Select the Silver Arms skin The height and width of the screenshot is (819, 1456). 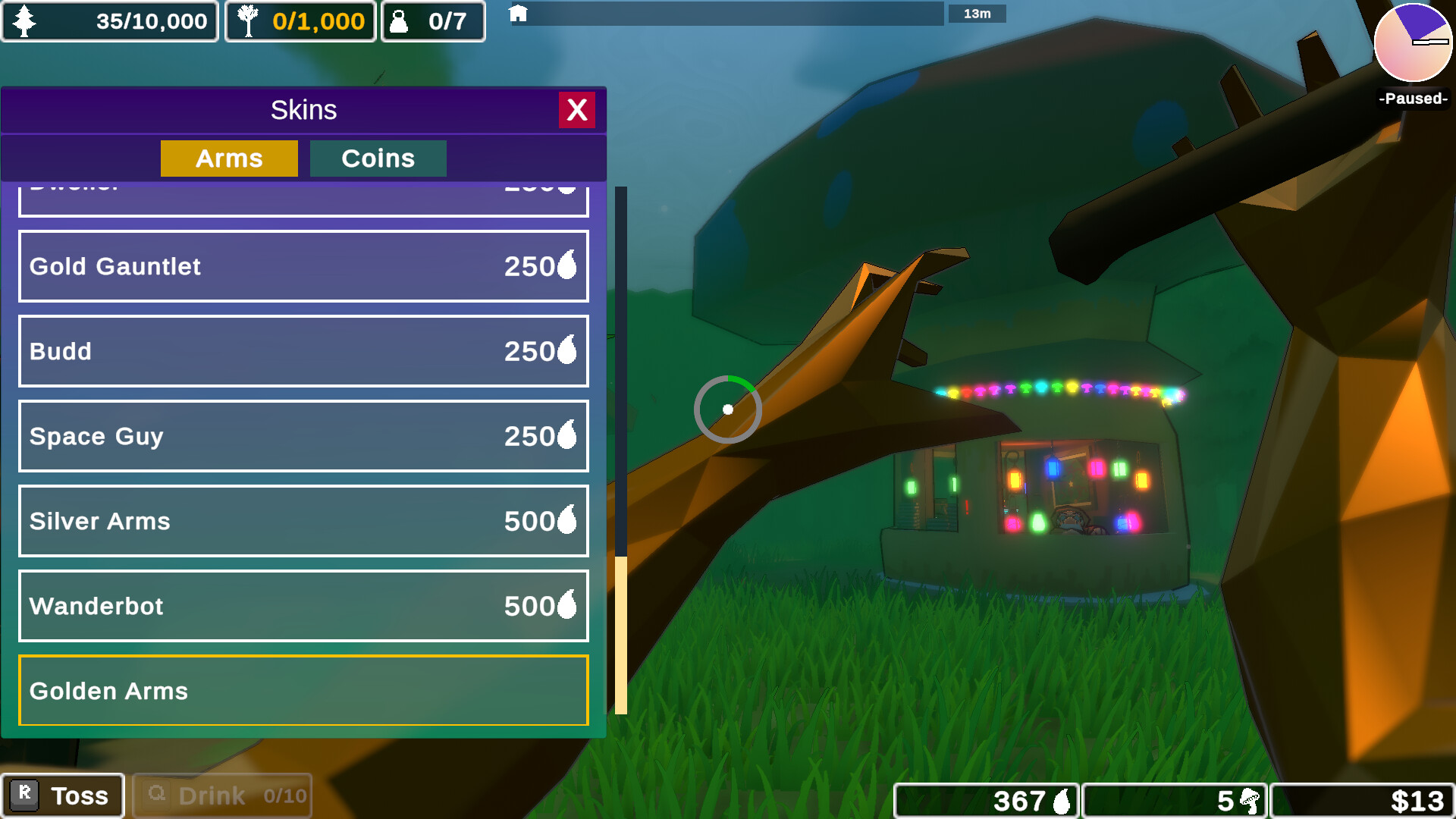tap(303, 521)
